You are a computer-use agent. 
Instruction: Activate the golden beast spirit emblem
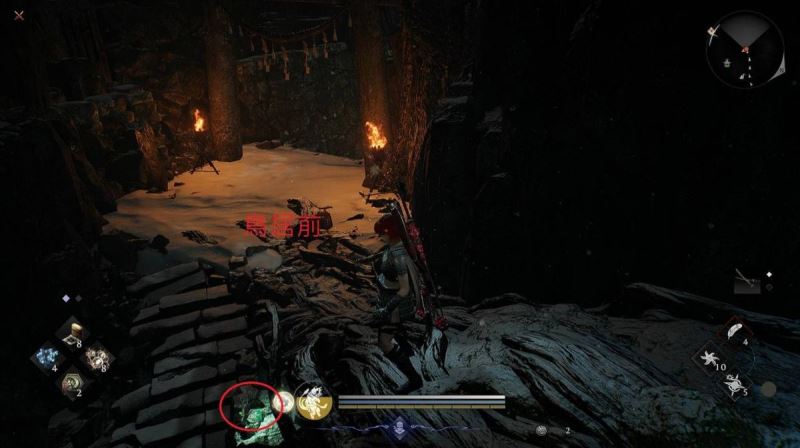pos(312,402)
